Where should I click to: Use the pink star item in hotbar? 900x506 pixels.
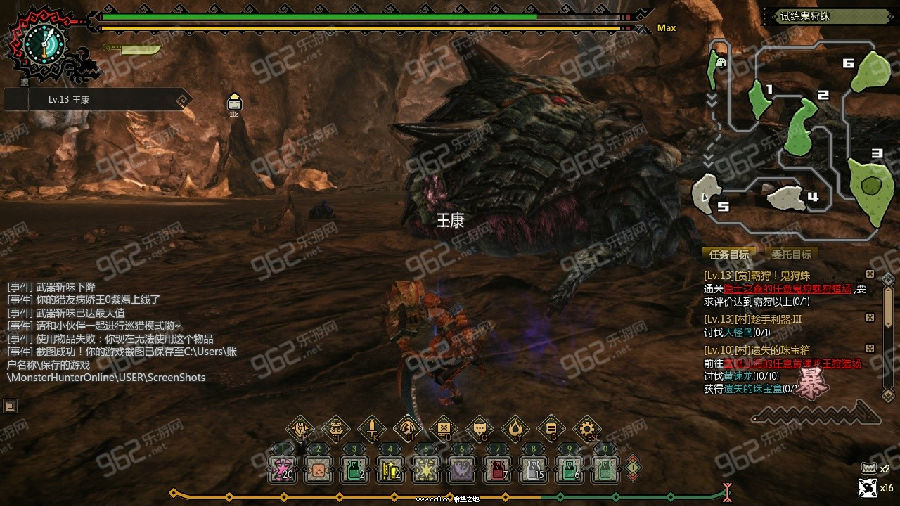click(x=281, y=467)
